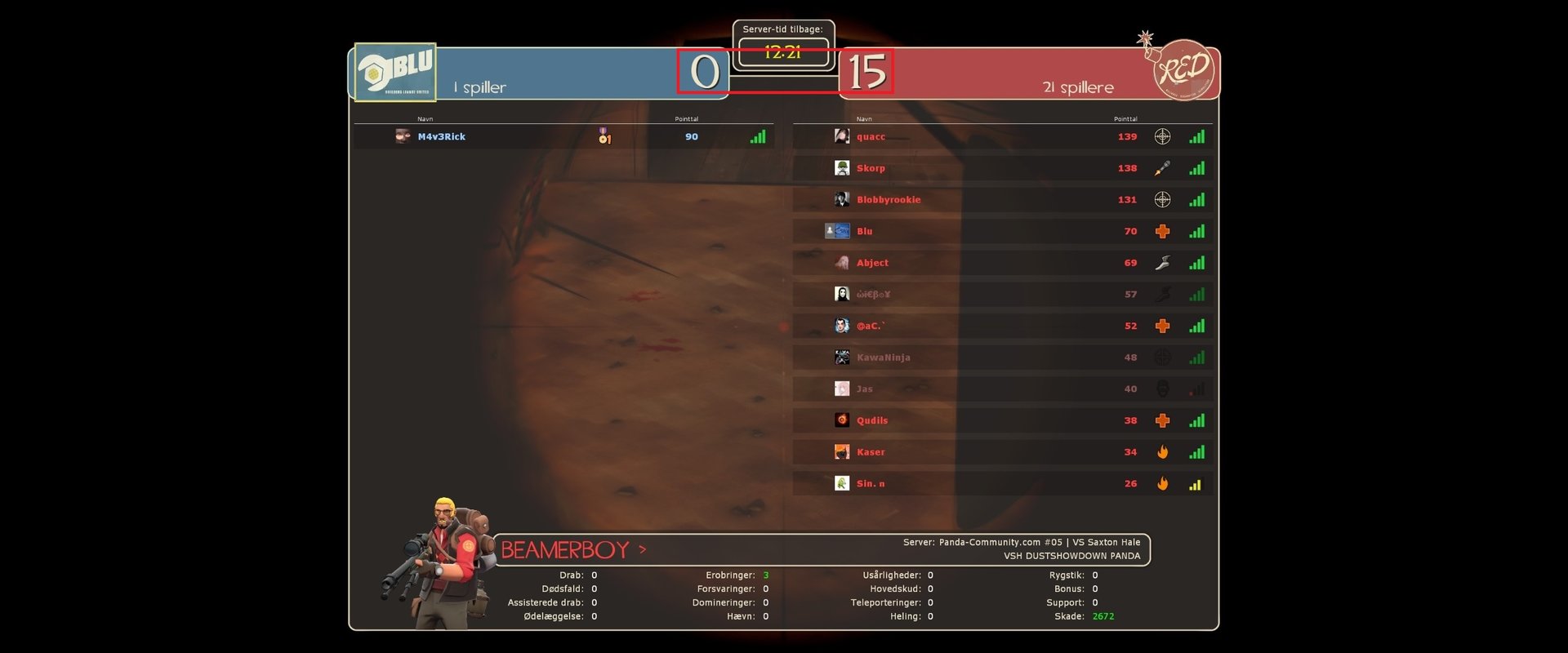Click M4v3Rick's medal icon
Image resolution: width=1568 pixels, height=653 pixels.
[604, 137]
